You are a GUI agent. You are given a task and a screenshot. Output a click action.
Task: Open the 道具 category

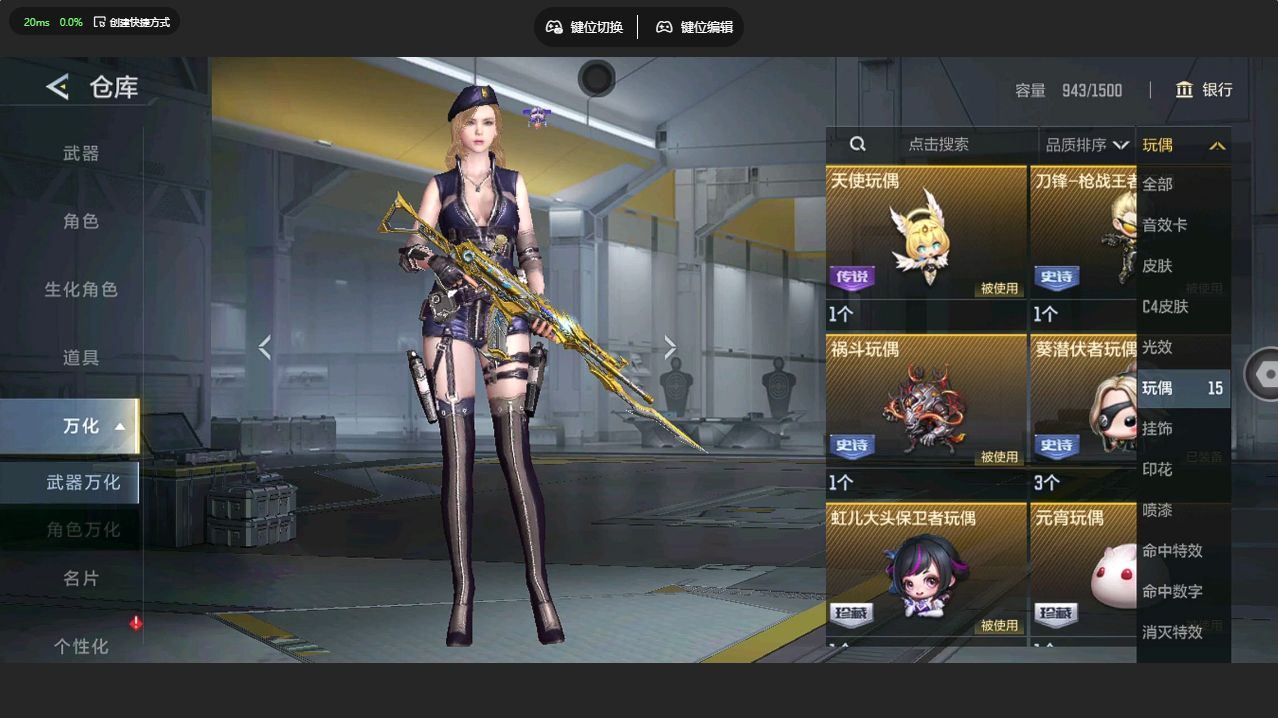(81, 357)
